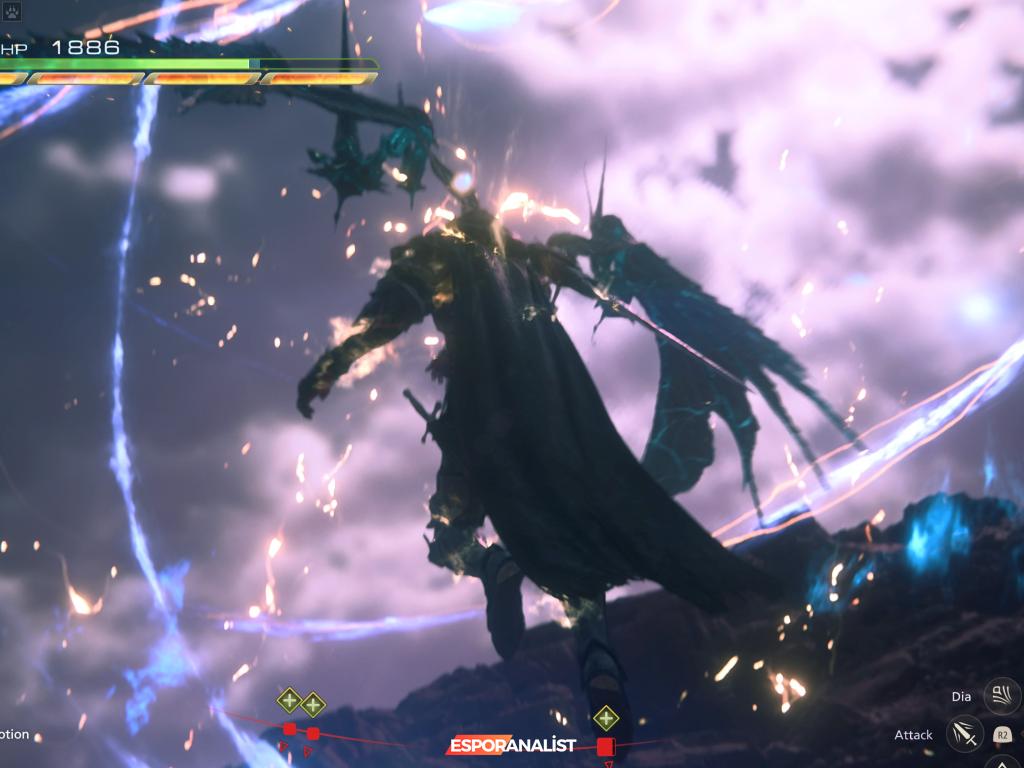Click the ESPORANALIST logo overlay
Viewport: 1024px width, 768px height.
(512, 745)
